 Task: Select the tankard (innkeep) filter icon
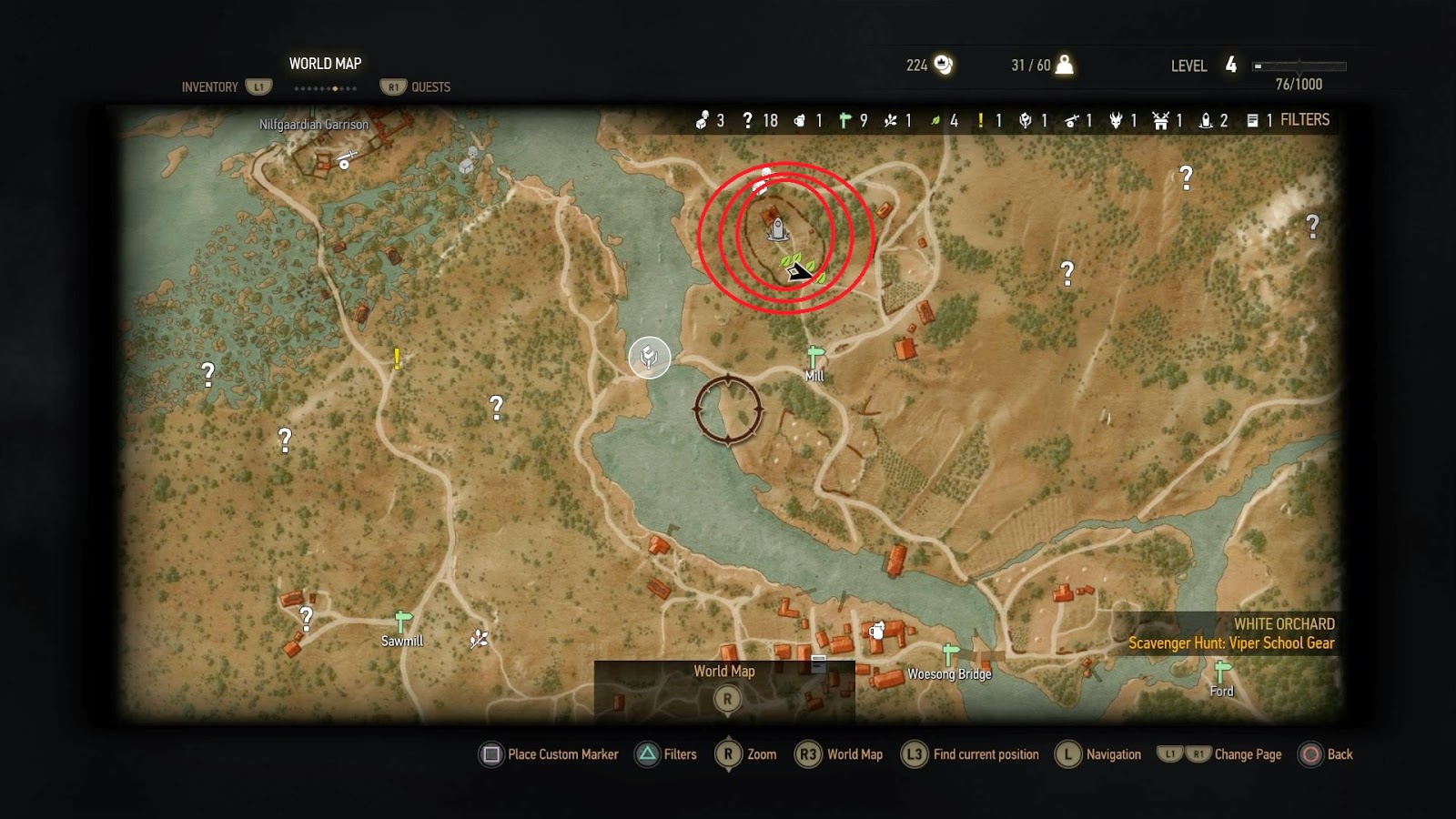pyautogui.click(x=800, y=119)
